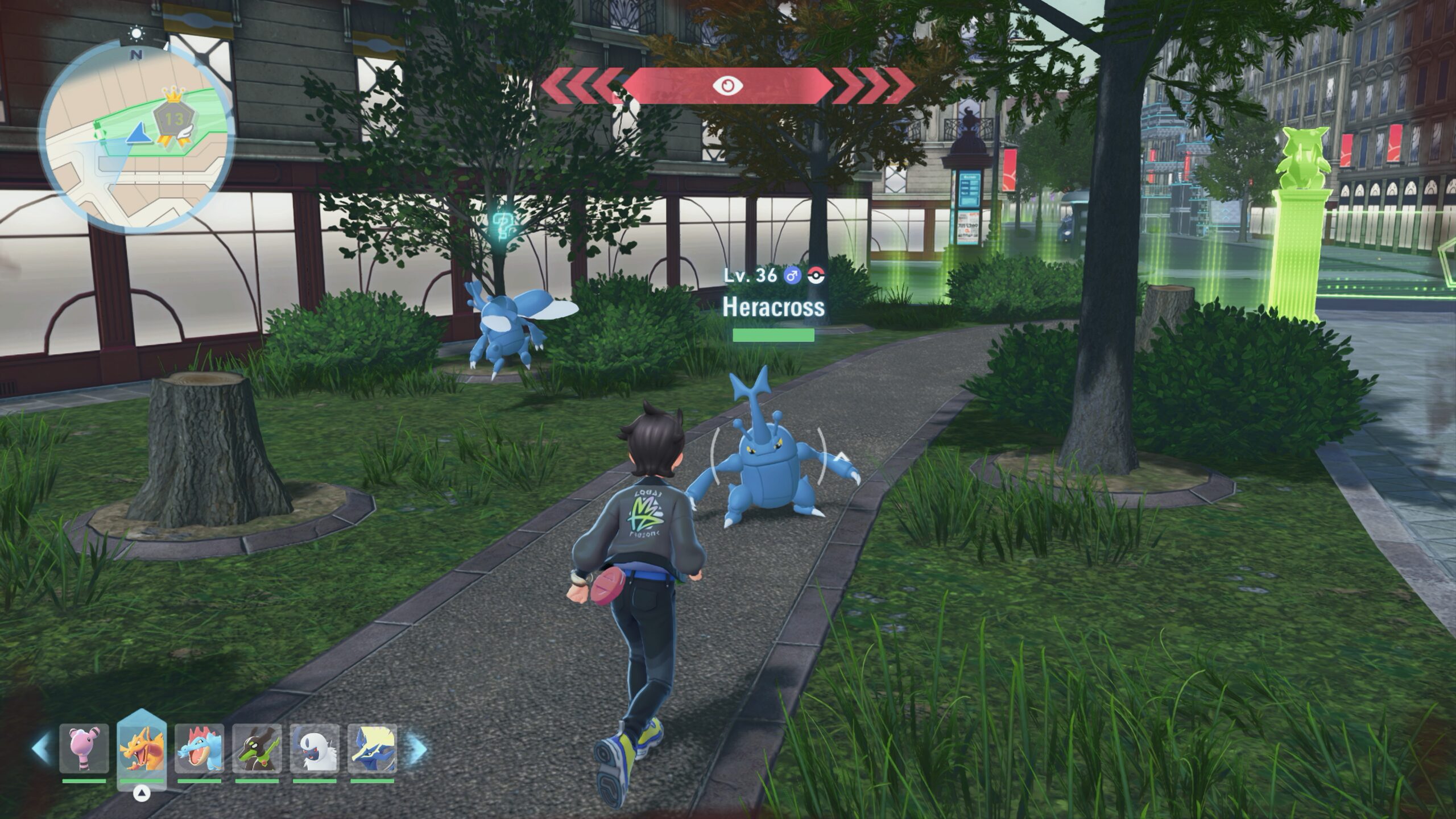This screenshot has width=1456, height=819.
Task: Select Absol from the party bar
Action: coord(315,748)
